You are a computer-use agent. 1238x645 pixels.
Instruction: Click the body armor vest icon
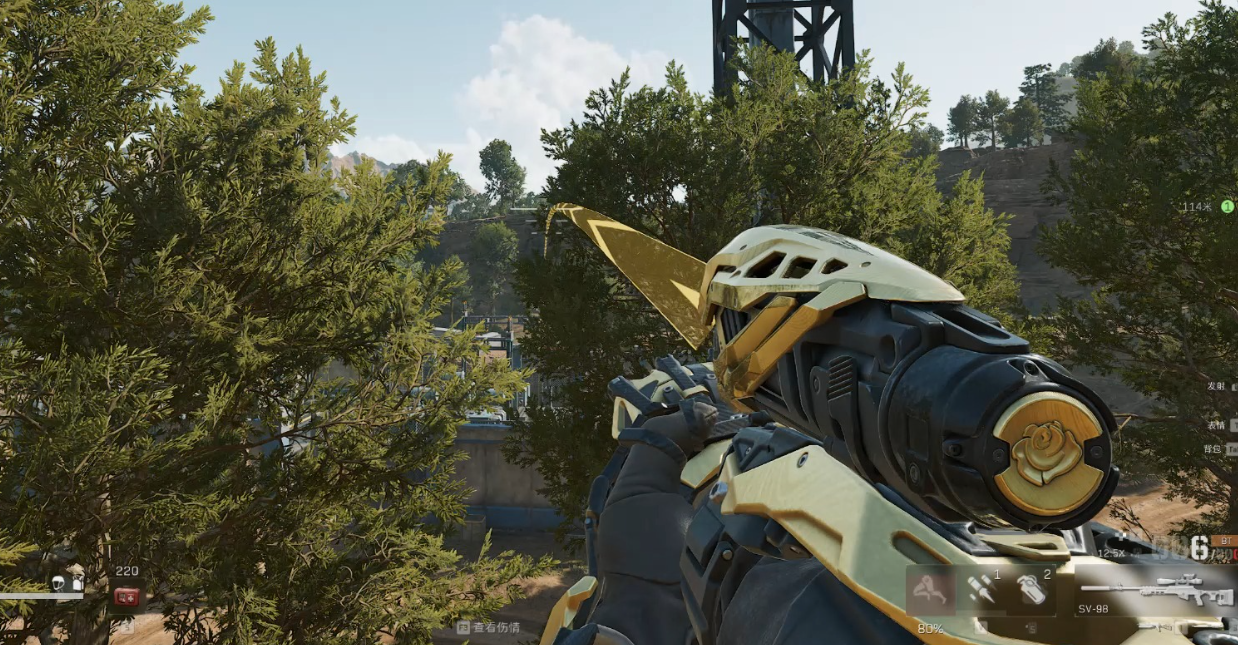click(x=77, y=582)
